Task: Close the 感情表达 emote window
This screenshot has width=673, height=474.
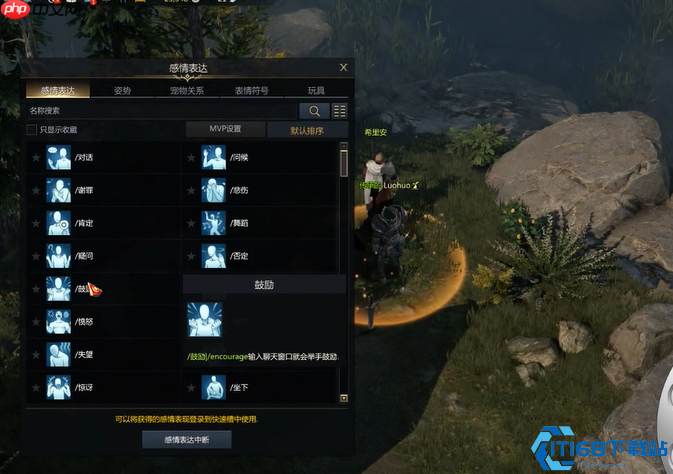Action: coord(343,68)
